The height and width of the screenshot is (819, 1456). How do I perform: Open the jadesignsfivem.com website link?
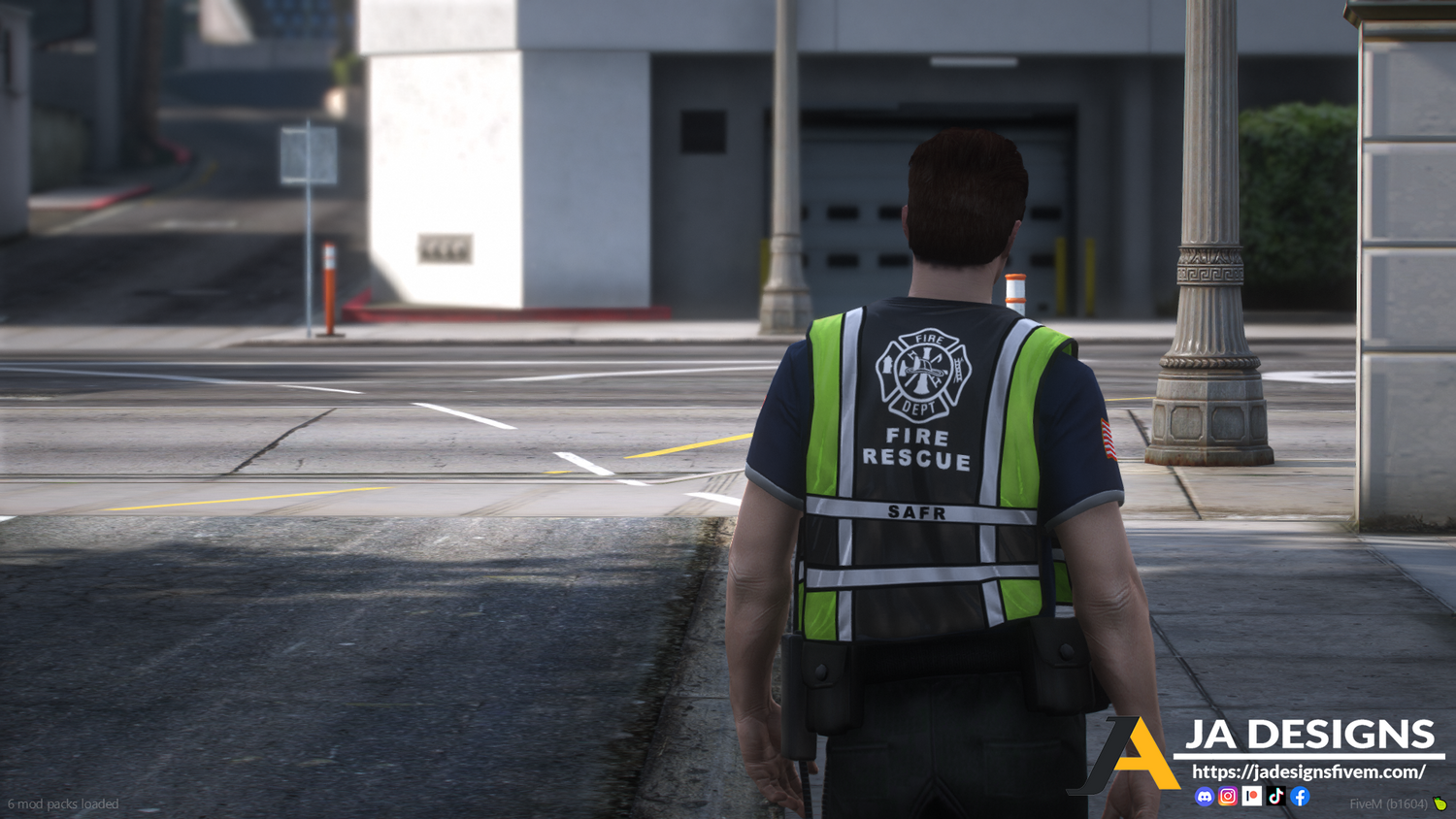[x=1307, y=772]
